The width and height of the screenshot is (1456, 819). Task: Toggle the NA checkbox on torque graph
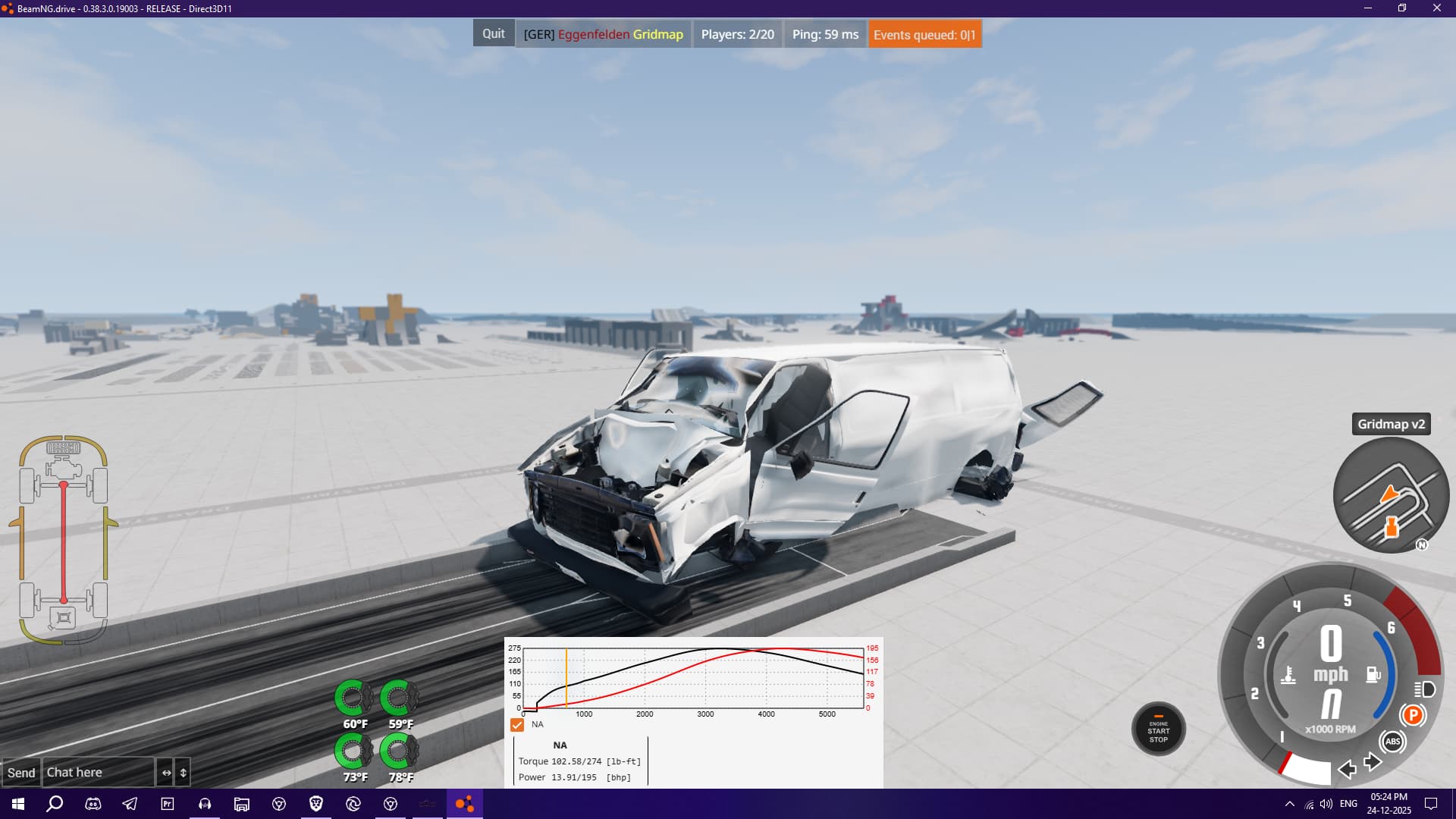(x=517, y=725)
